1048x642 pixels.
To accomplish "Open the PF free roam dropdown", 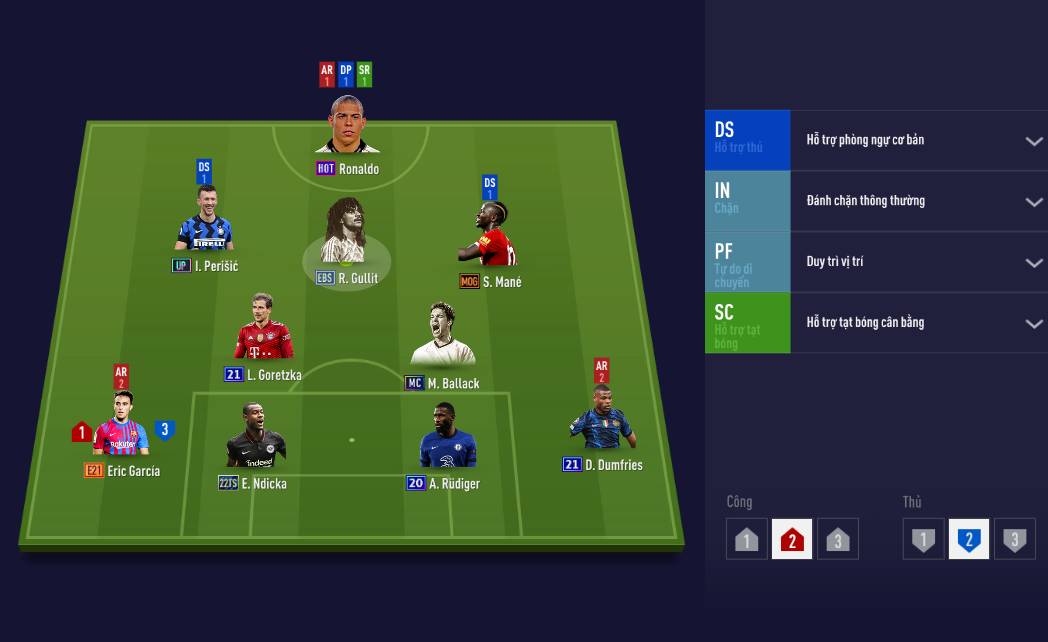I will [1034, 263].
